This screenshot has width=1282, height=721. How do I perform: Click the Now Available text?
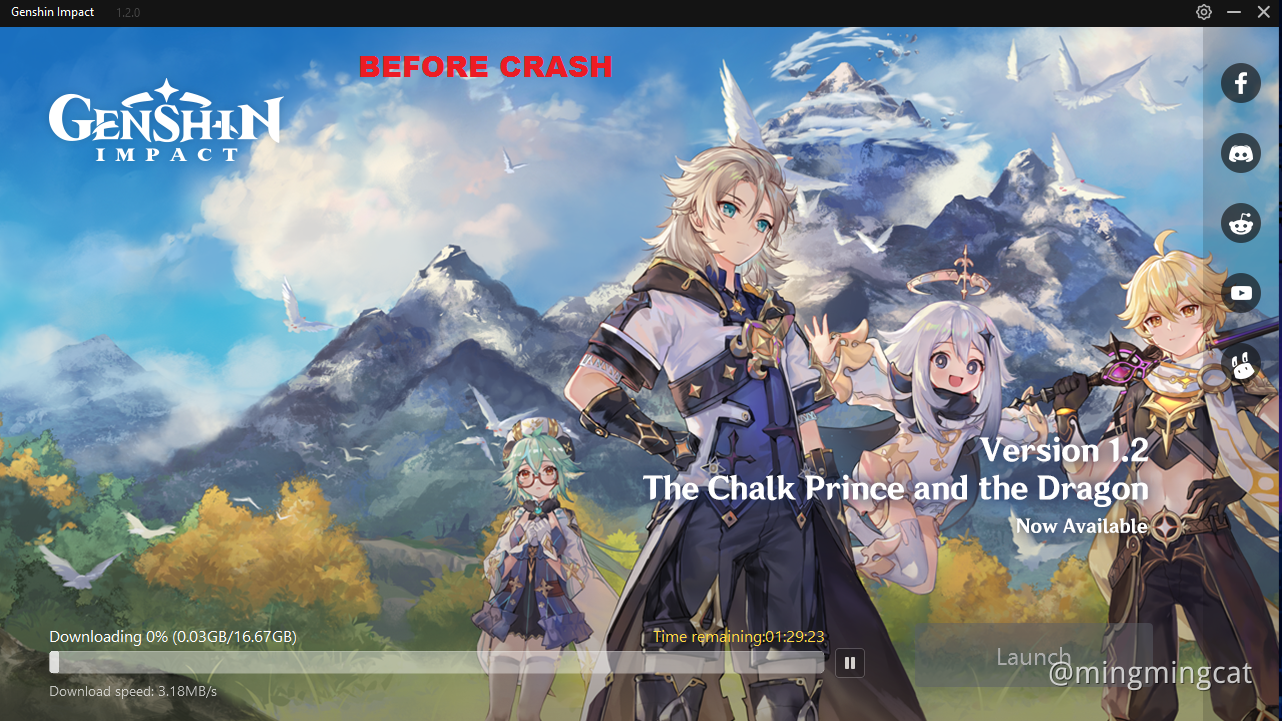click(1081, 525)
